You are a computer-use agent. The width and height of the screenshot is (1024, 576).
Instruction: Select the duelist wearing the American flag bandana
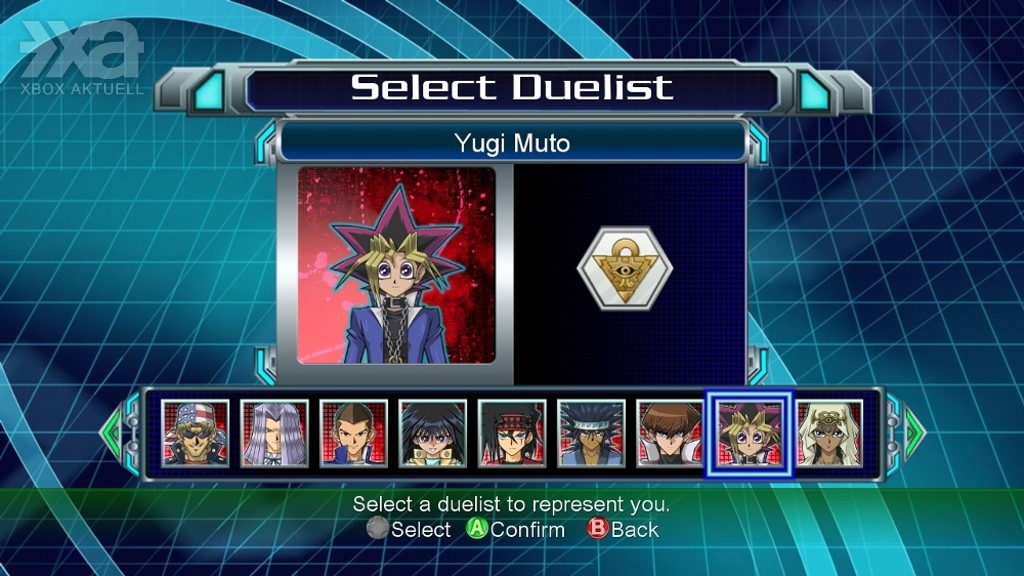point(196,433)
